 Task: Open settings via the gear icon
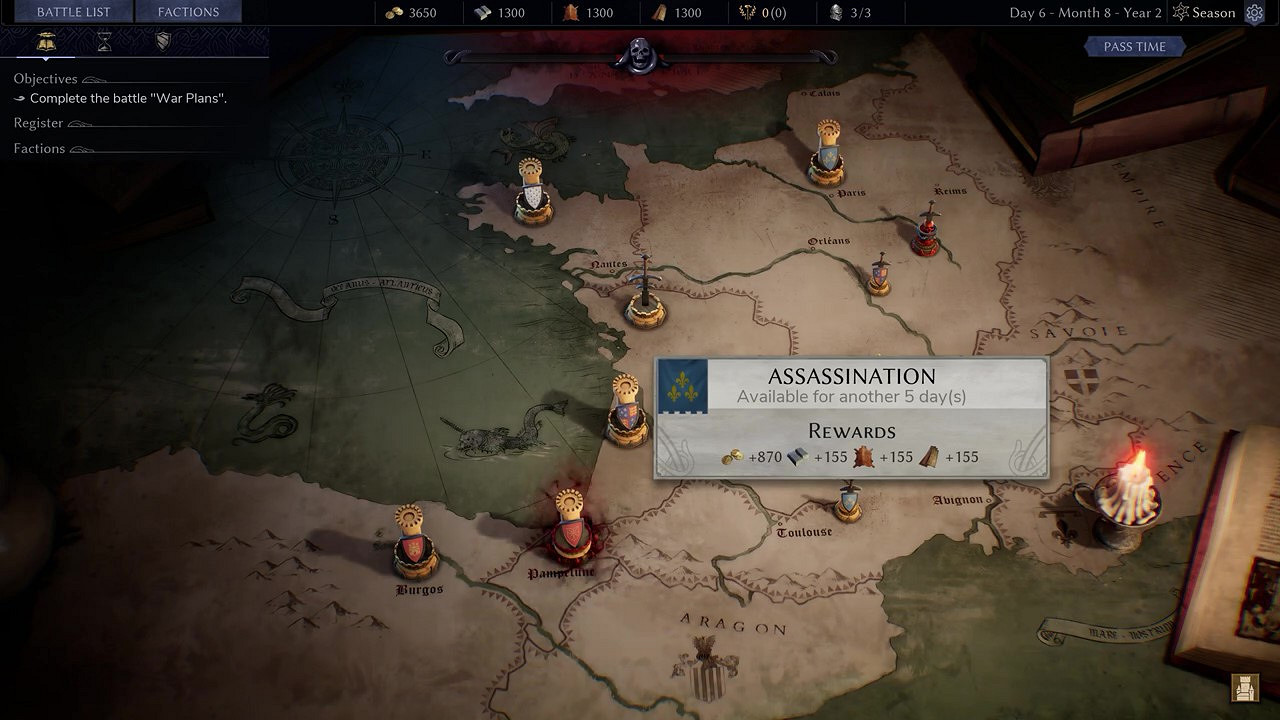[x=1255, y=13]
